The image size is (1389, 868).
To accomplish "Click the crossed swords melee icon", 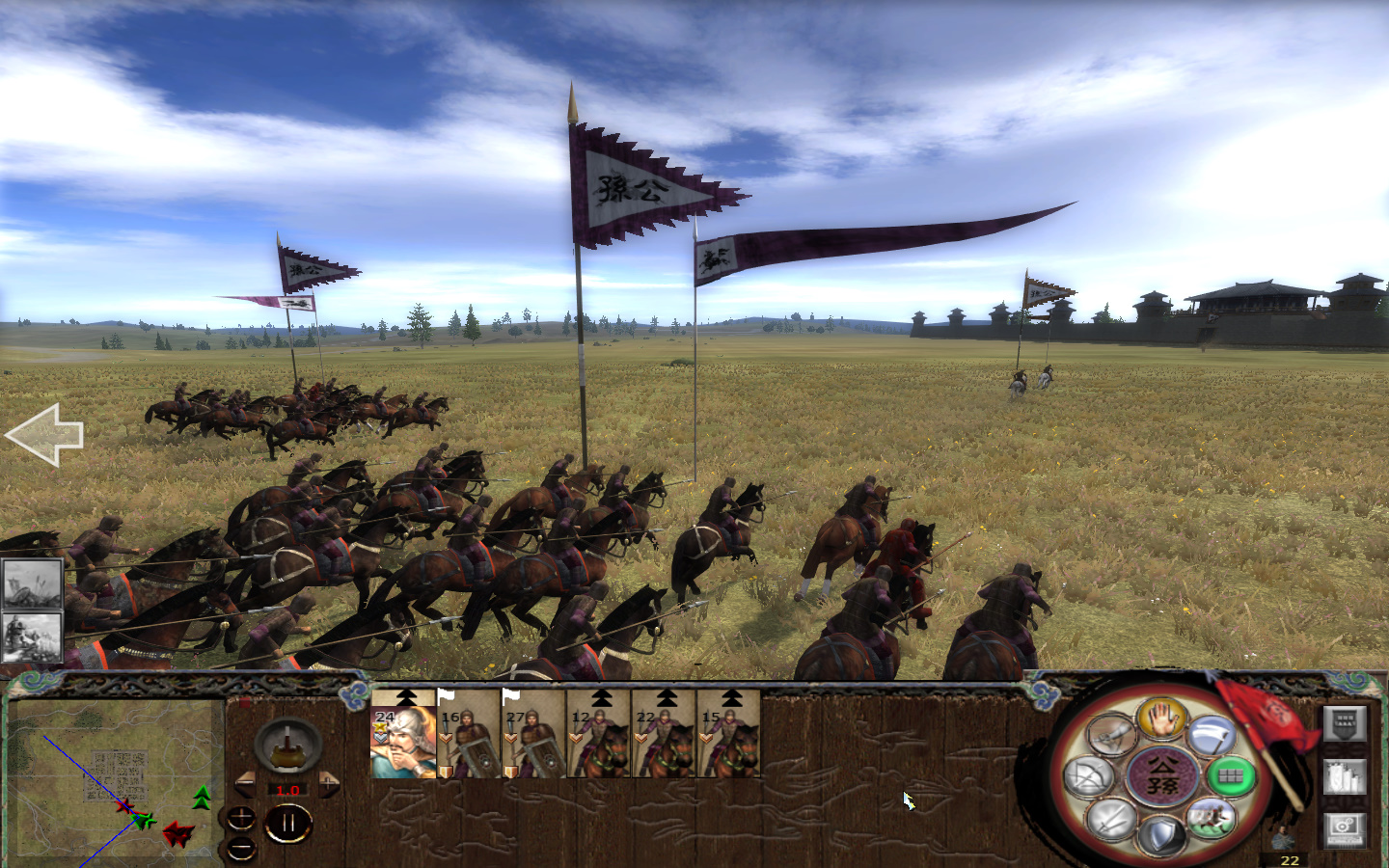I will (1111, 821).
